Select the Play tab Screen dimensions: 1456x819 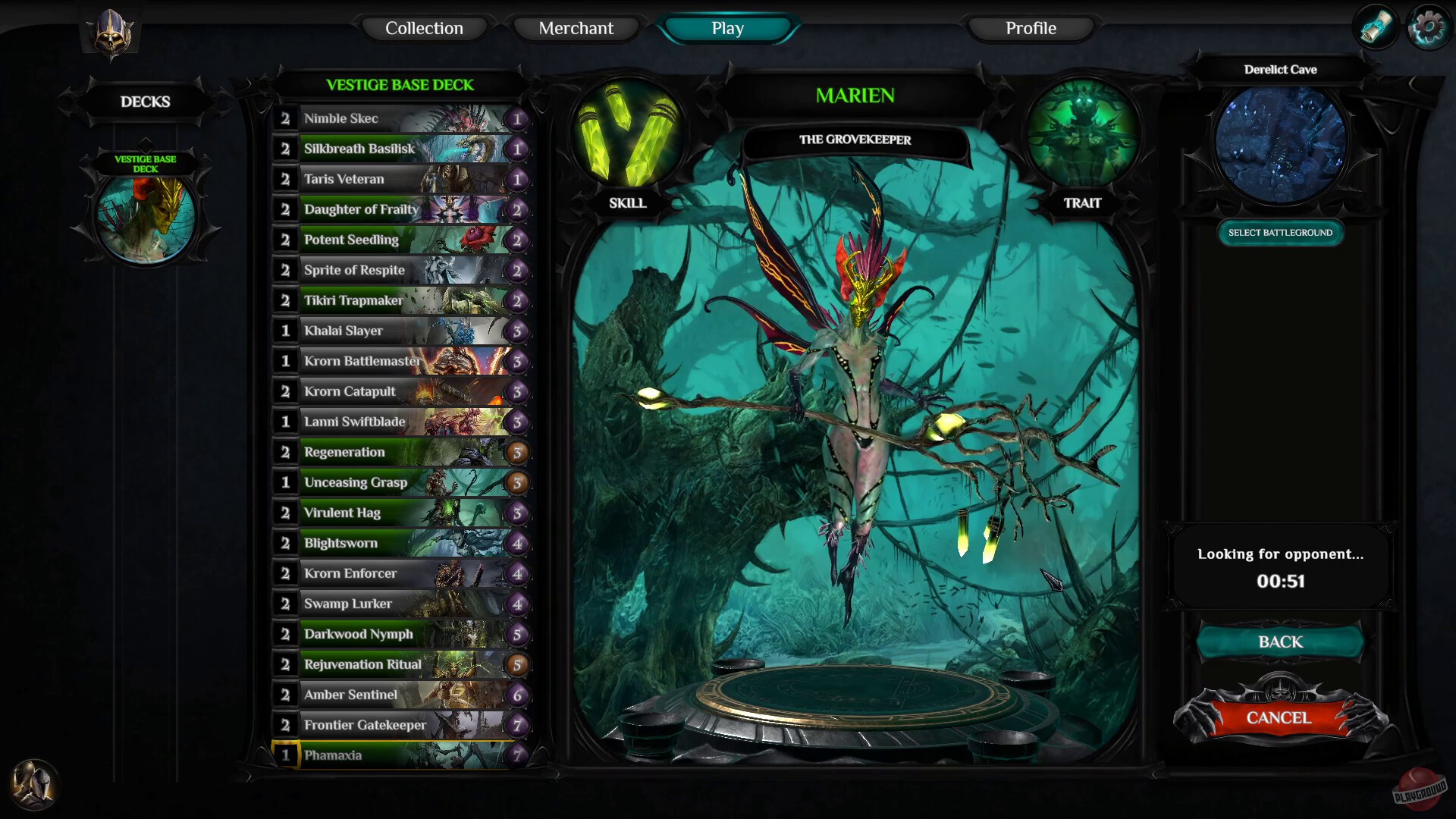[x=726, y=28]
